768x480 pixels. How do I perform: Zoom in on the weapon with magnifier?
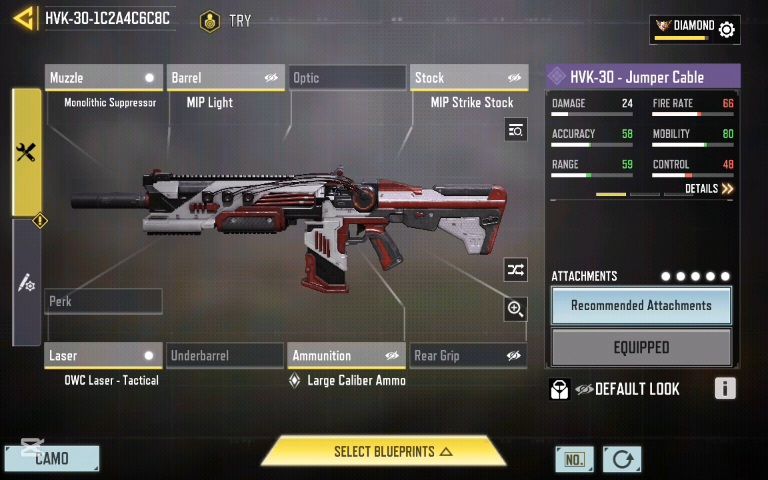tap(515, 309)
